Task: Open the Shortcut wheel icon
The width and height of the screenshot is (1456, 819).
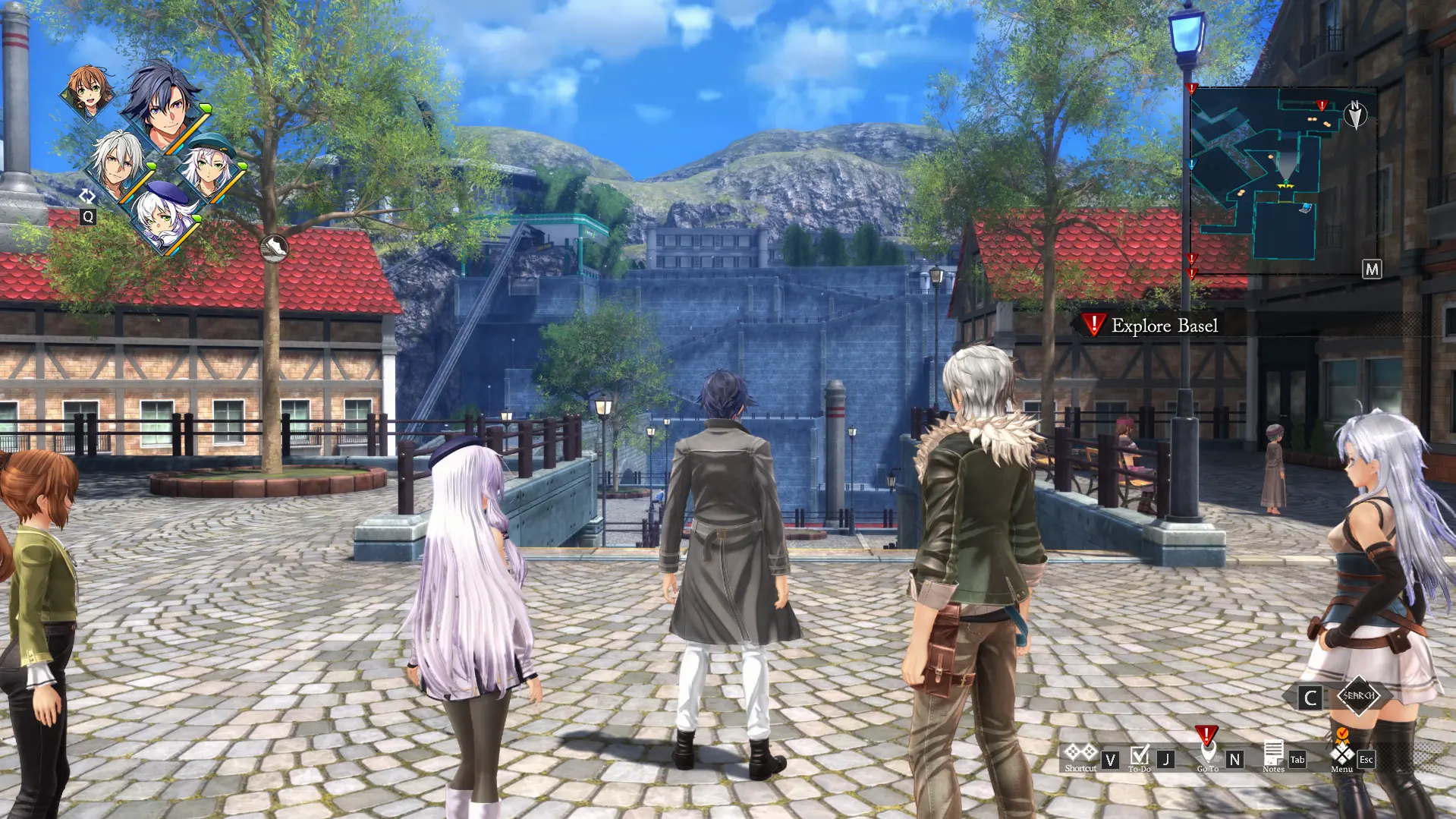Action: point(1080,752)
